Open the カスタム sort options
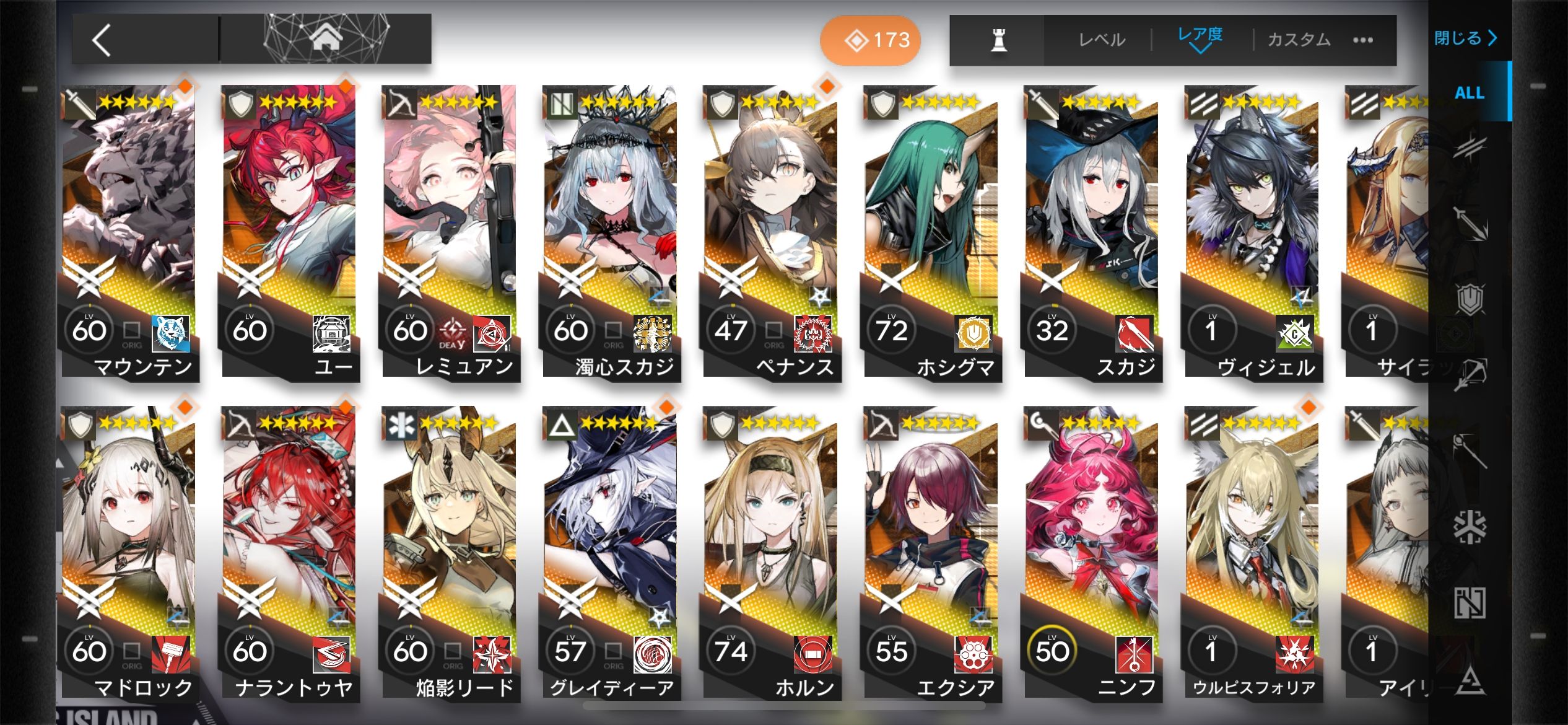The image size is (1568, 725). (x=1299, y=40)
